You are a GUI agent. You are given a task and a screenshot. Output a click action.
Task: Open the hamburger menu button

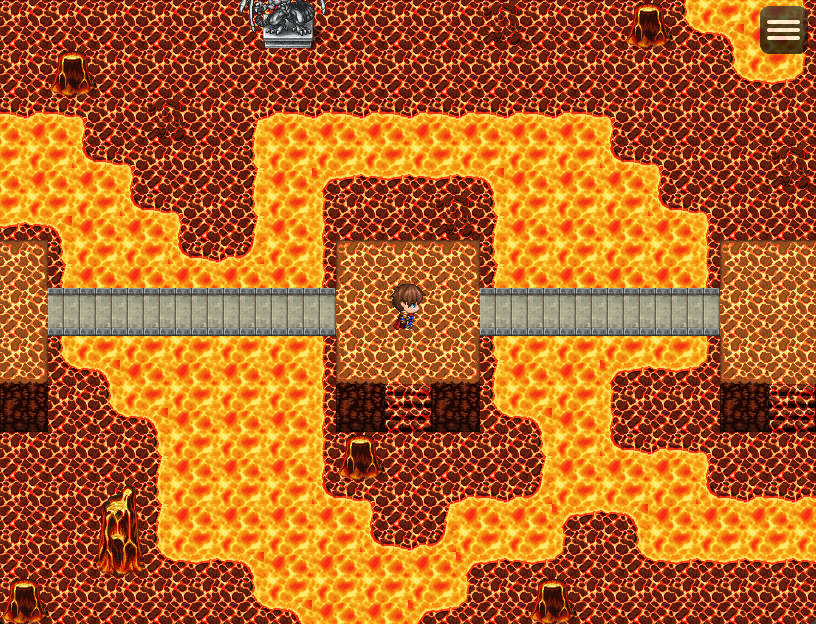[783, 30]
